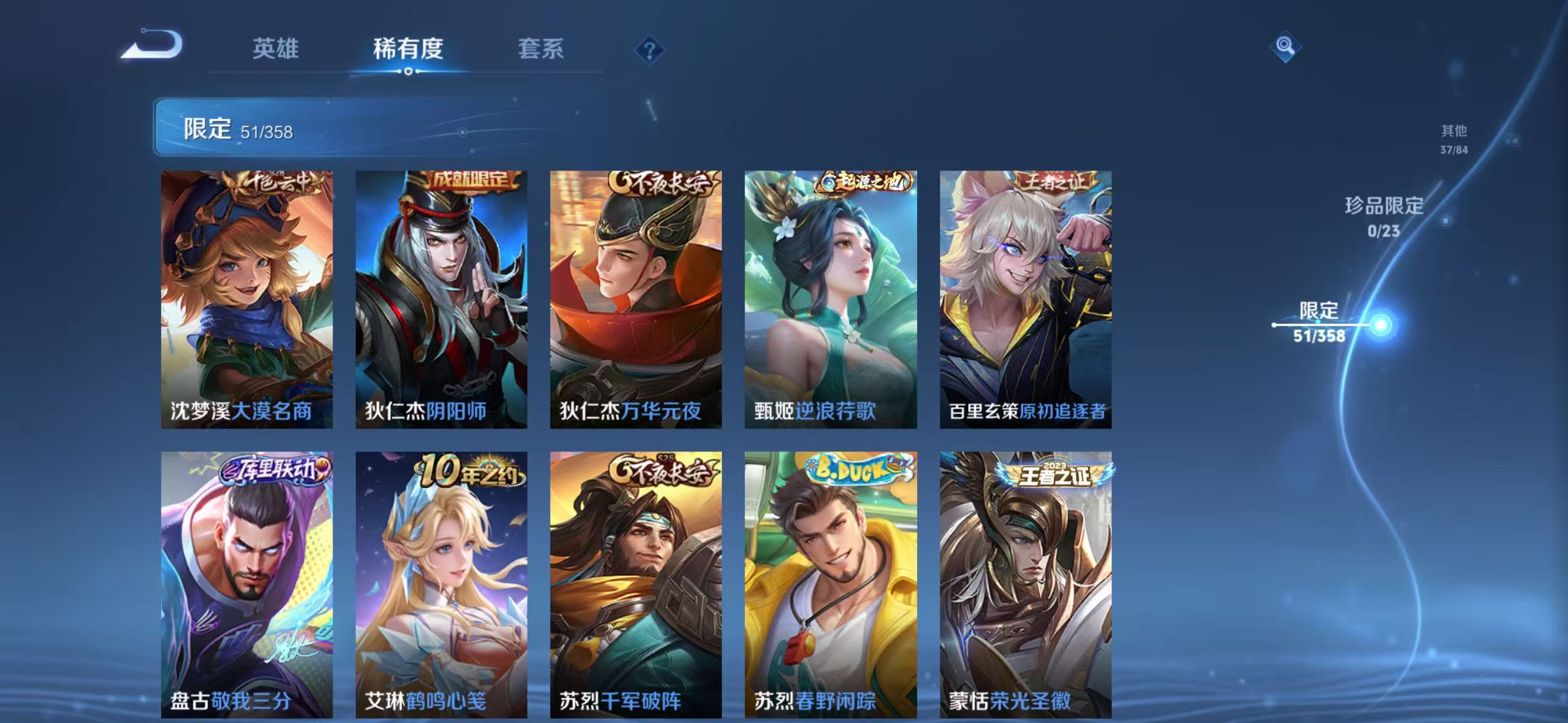
Task: Switch to the 套系 tab
Action: (542, 49)
